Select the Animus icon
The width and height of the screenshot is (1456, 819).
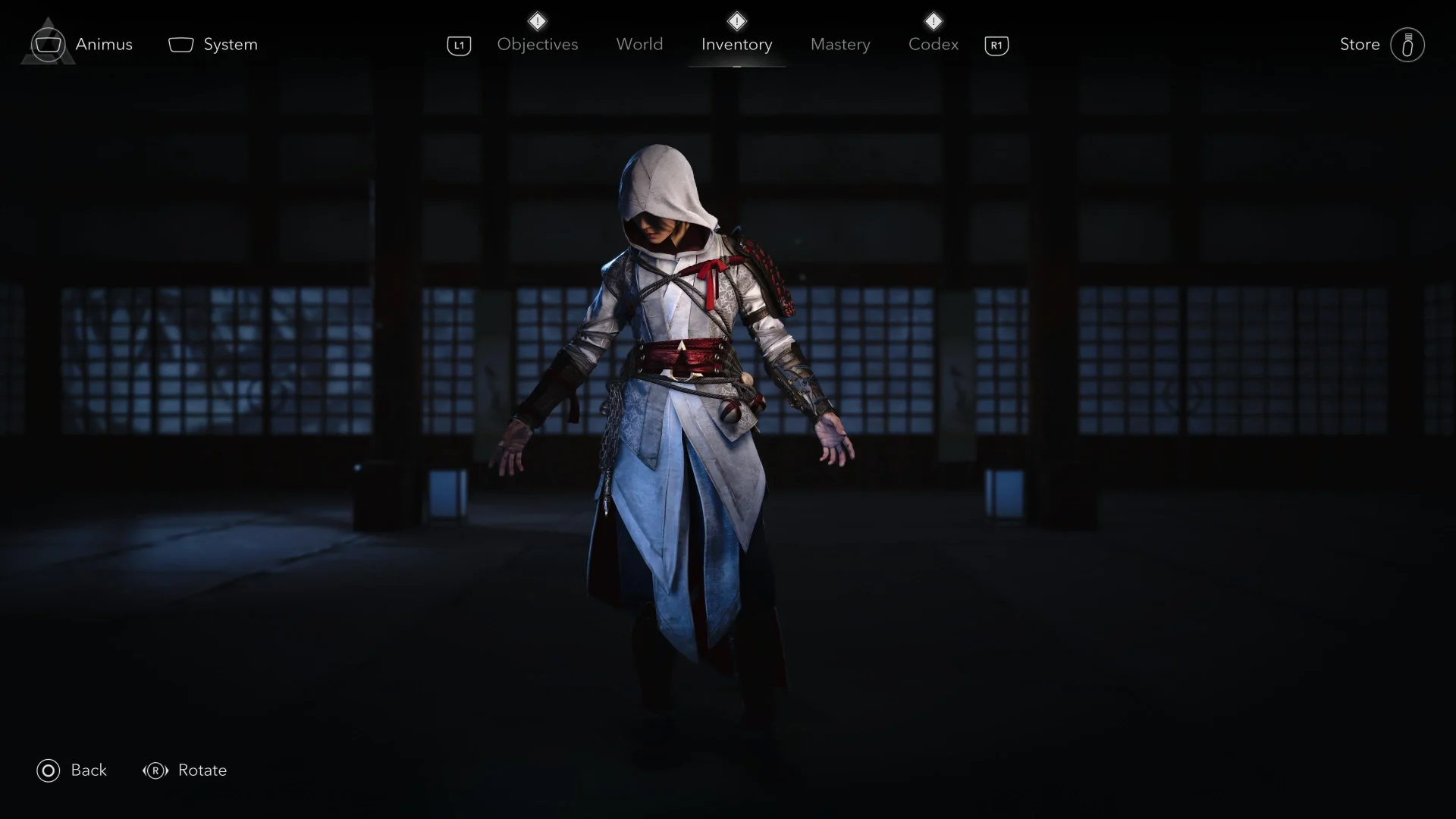[47, 43]
